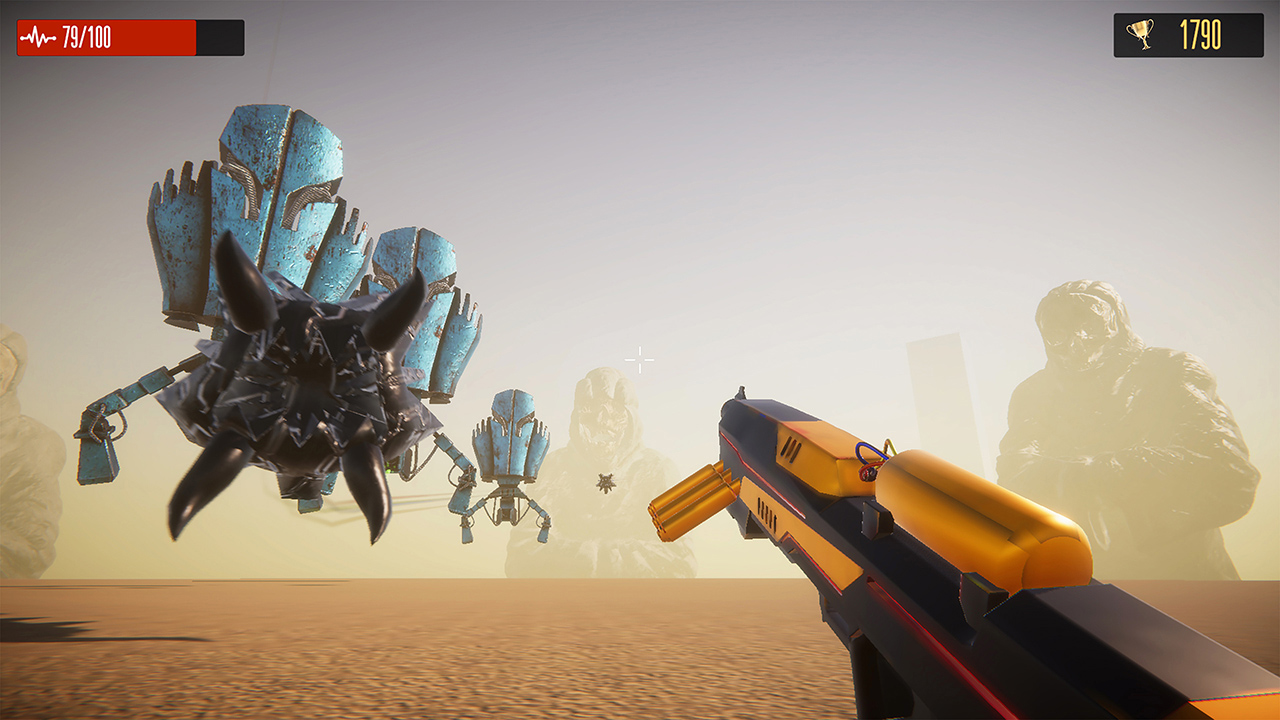Click the depleted dark section of the health bar
This screenshot has width=1280, height=720.
[219, 35]
